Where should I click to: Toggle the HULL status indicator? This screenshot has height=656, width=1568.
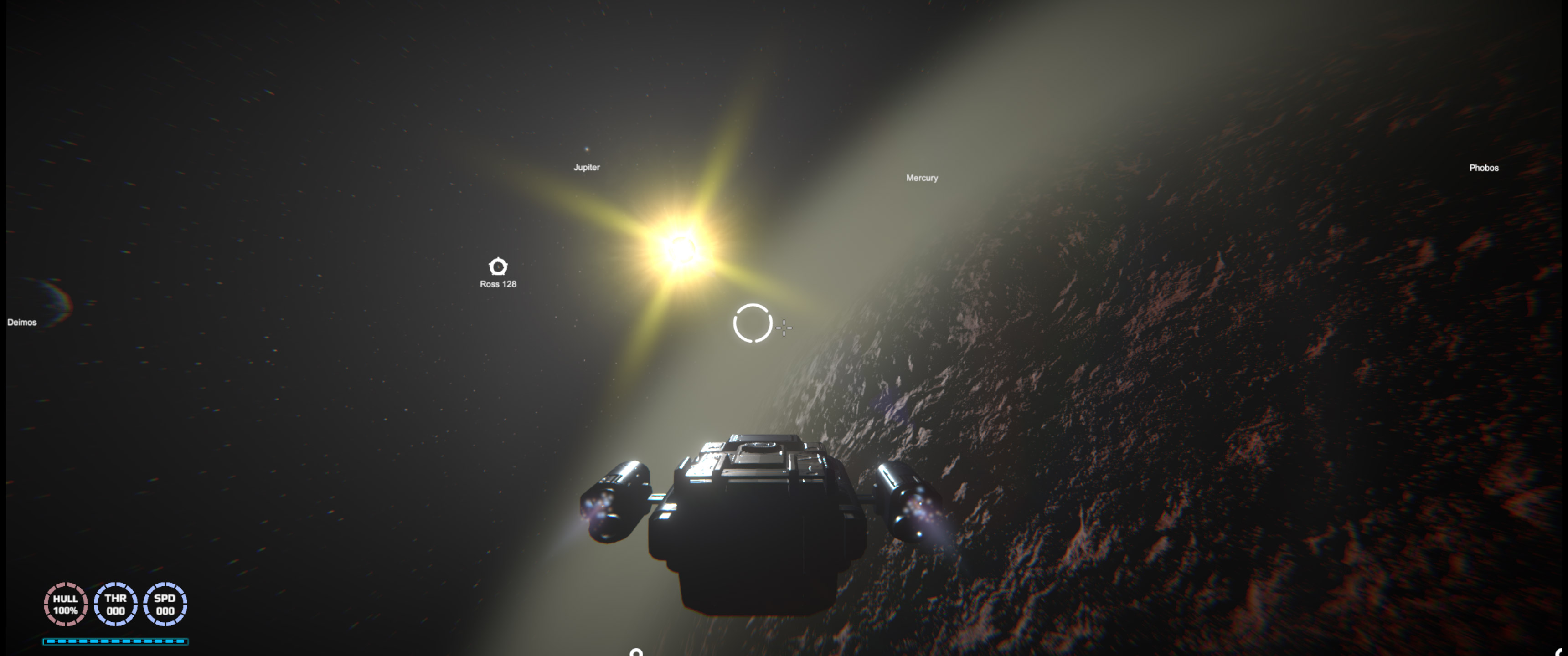coord(65,604)
